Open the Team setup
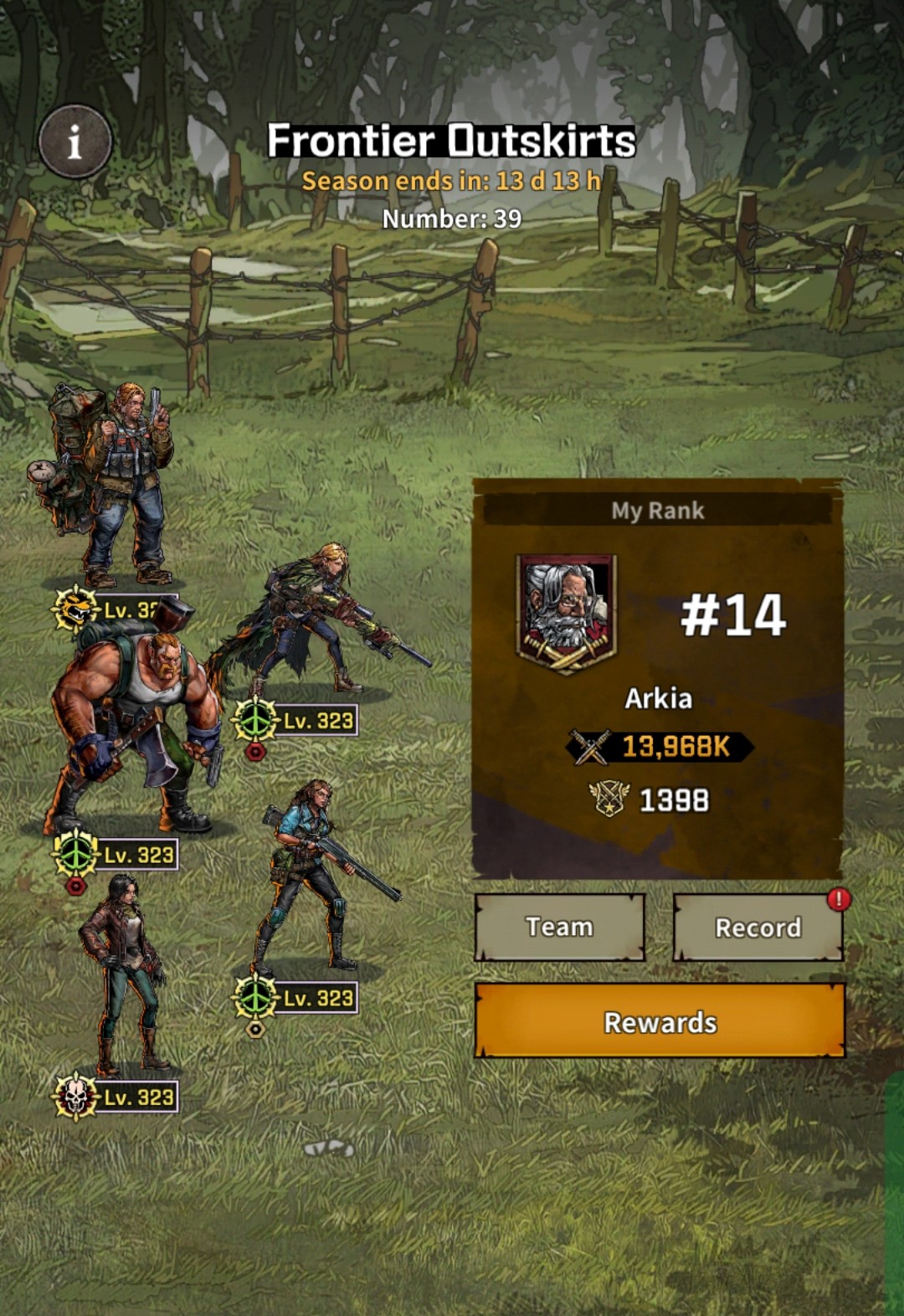The width and height of the screenshot is (904, 1316). [x=559, y=927]
